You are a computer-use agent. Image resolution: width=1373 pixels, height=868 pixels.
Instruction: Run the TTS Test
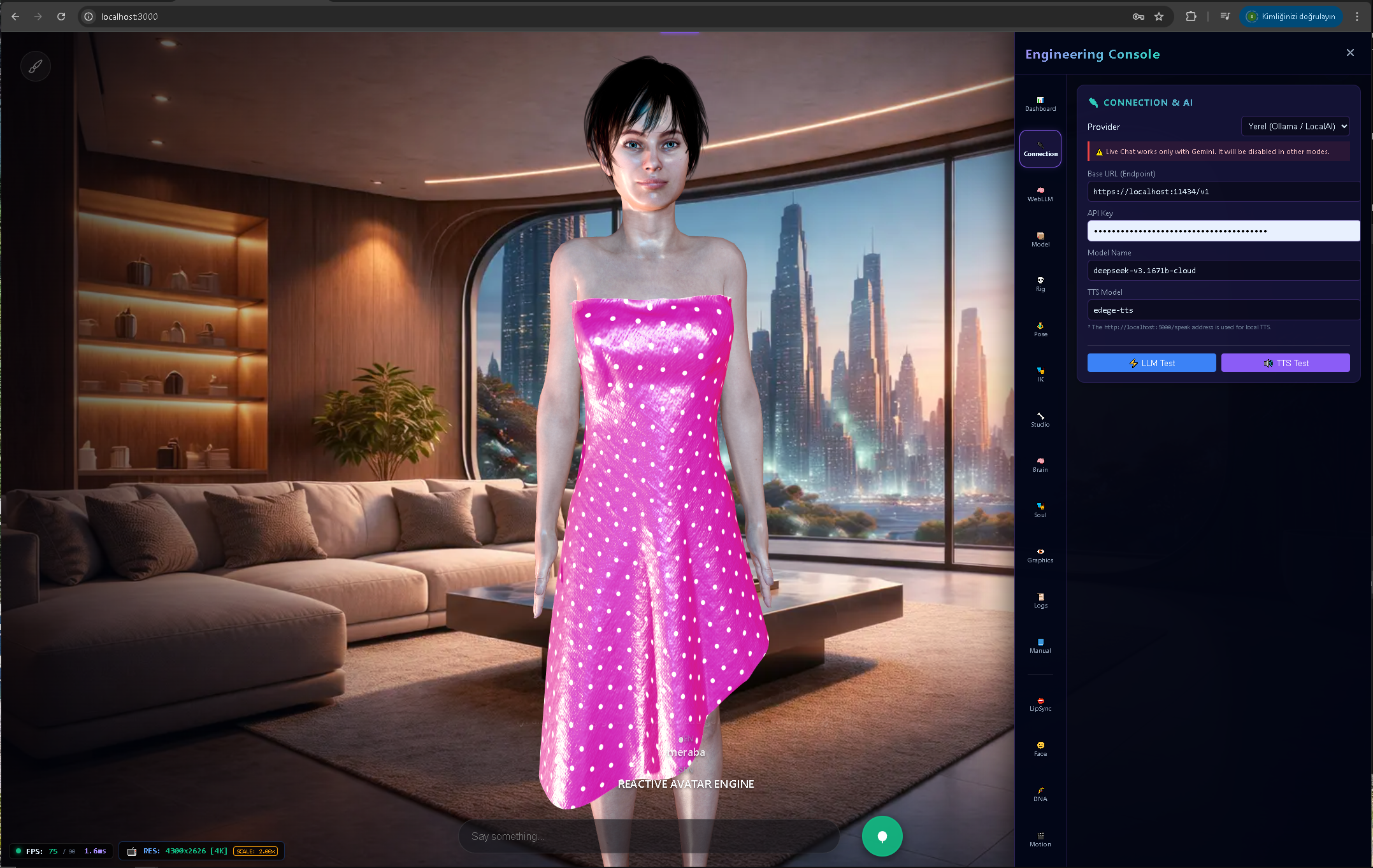click(x=1285, y=362)
